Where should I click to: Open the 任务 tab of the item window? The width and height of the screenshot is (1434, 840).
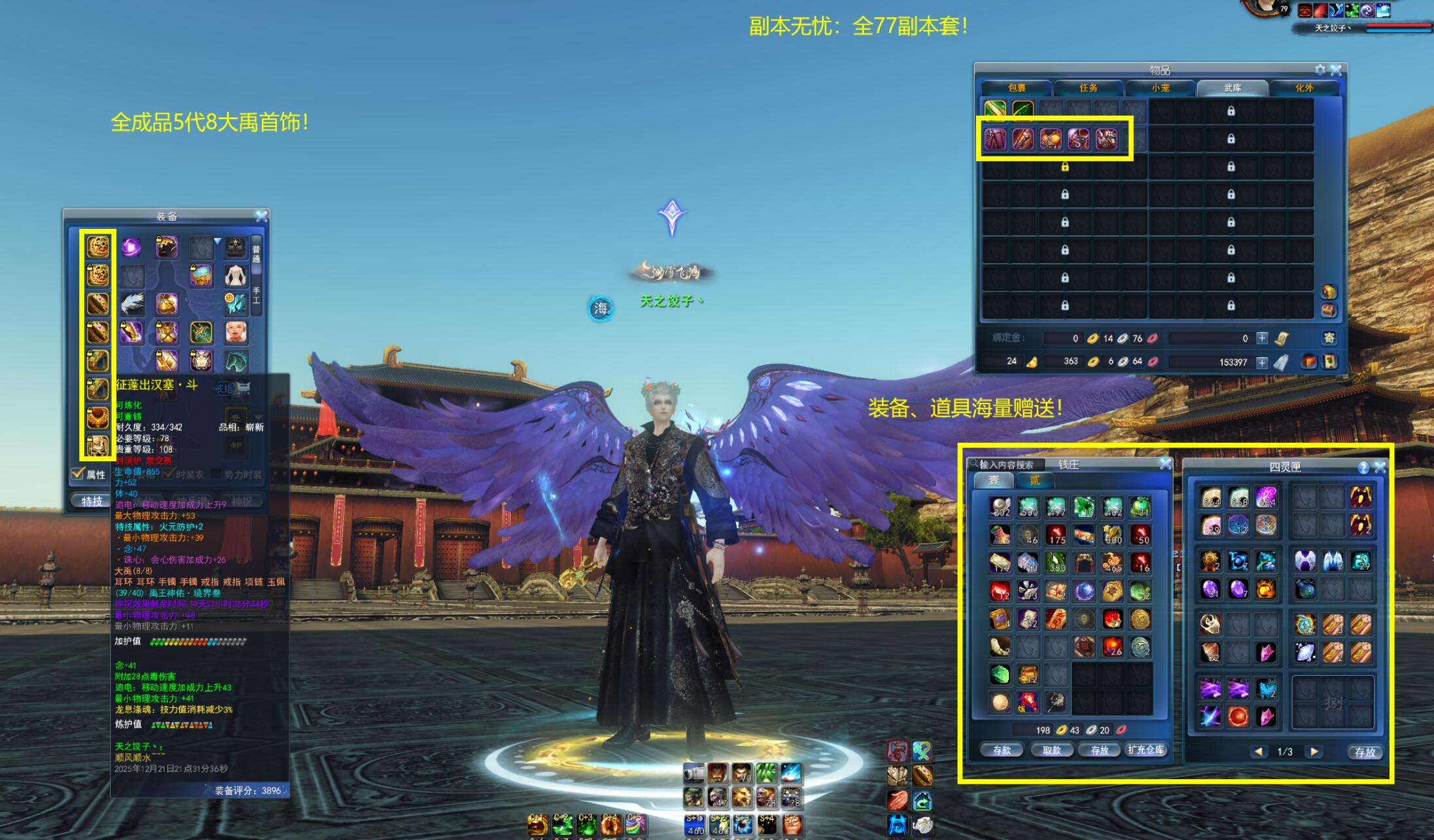[x=1088, y=88]
